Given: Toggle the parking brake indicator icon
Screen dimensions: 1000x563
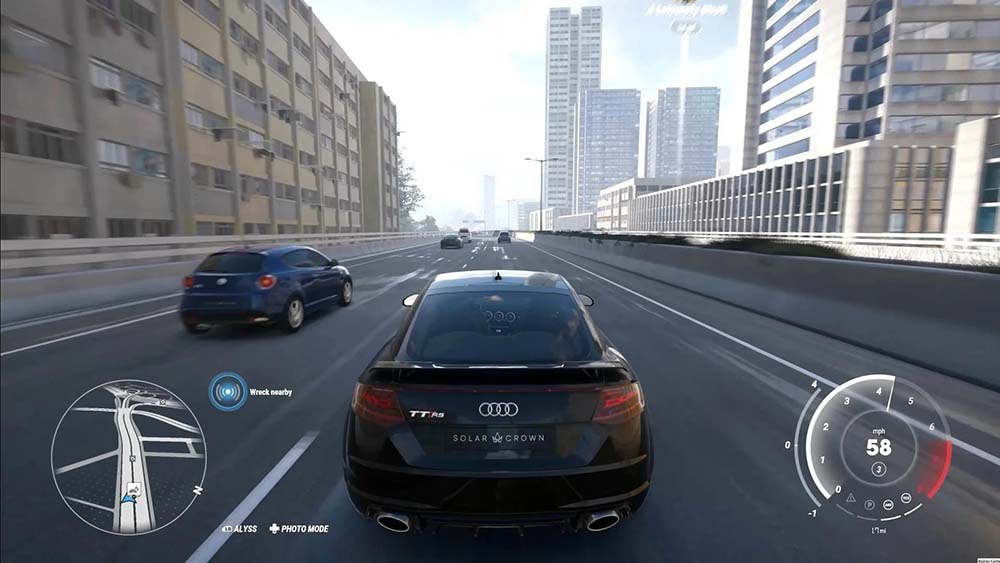Looking at the screenshot, I should (x=868, y=504).
